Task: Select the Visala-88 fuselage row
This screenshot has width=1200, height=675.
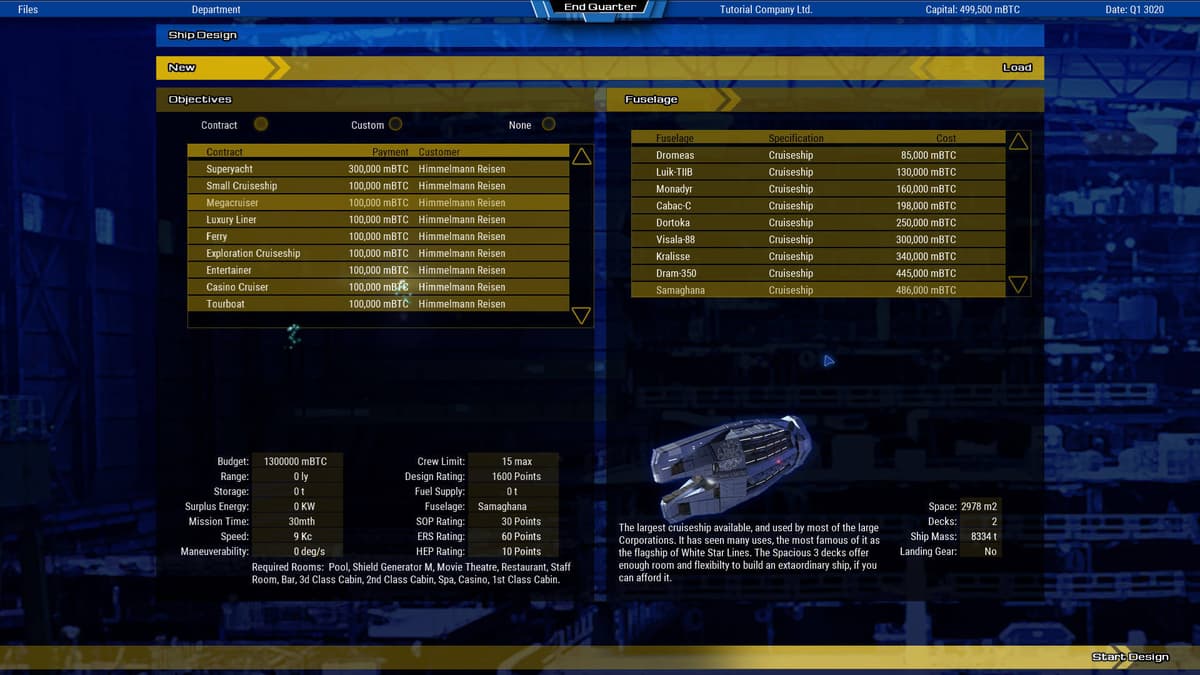Action: (818, 240)
